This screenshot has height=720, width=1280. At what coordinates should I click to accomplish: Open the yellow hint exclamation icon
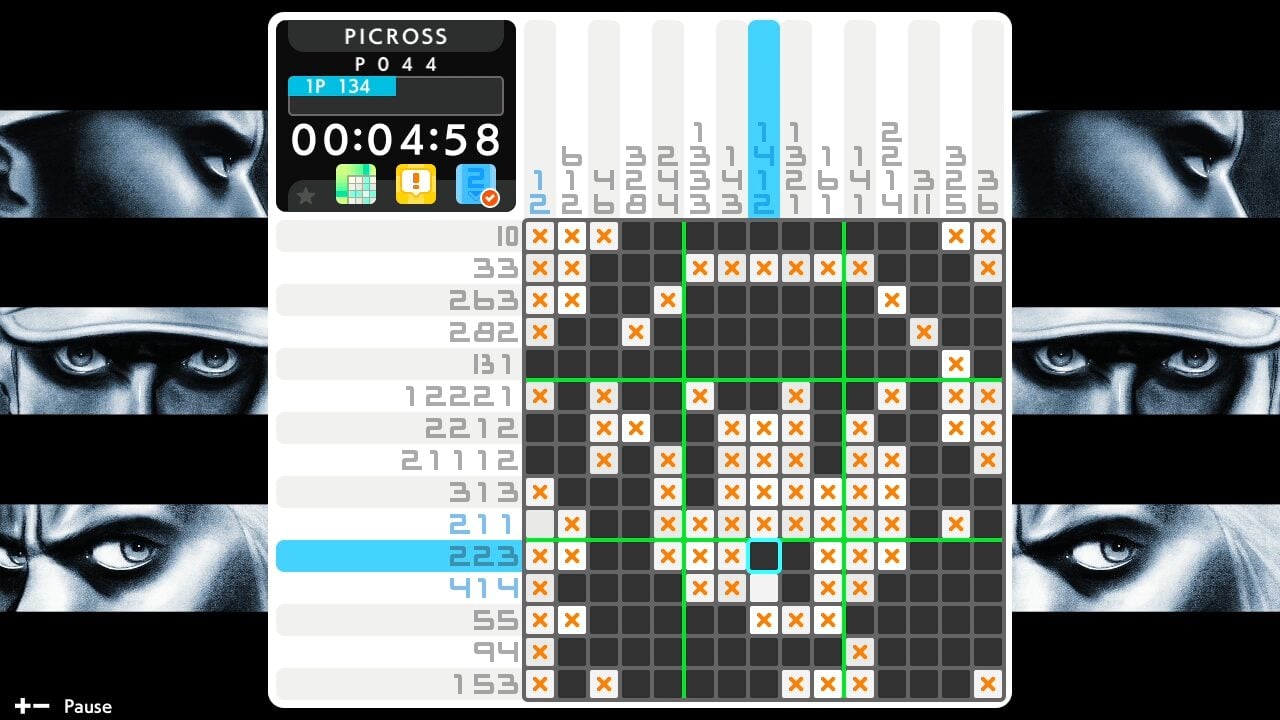tap(416, 186)
